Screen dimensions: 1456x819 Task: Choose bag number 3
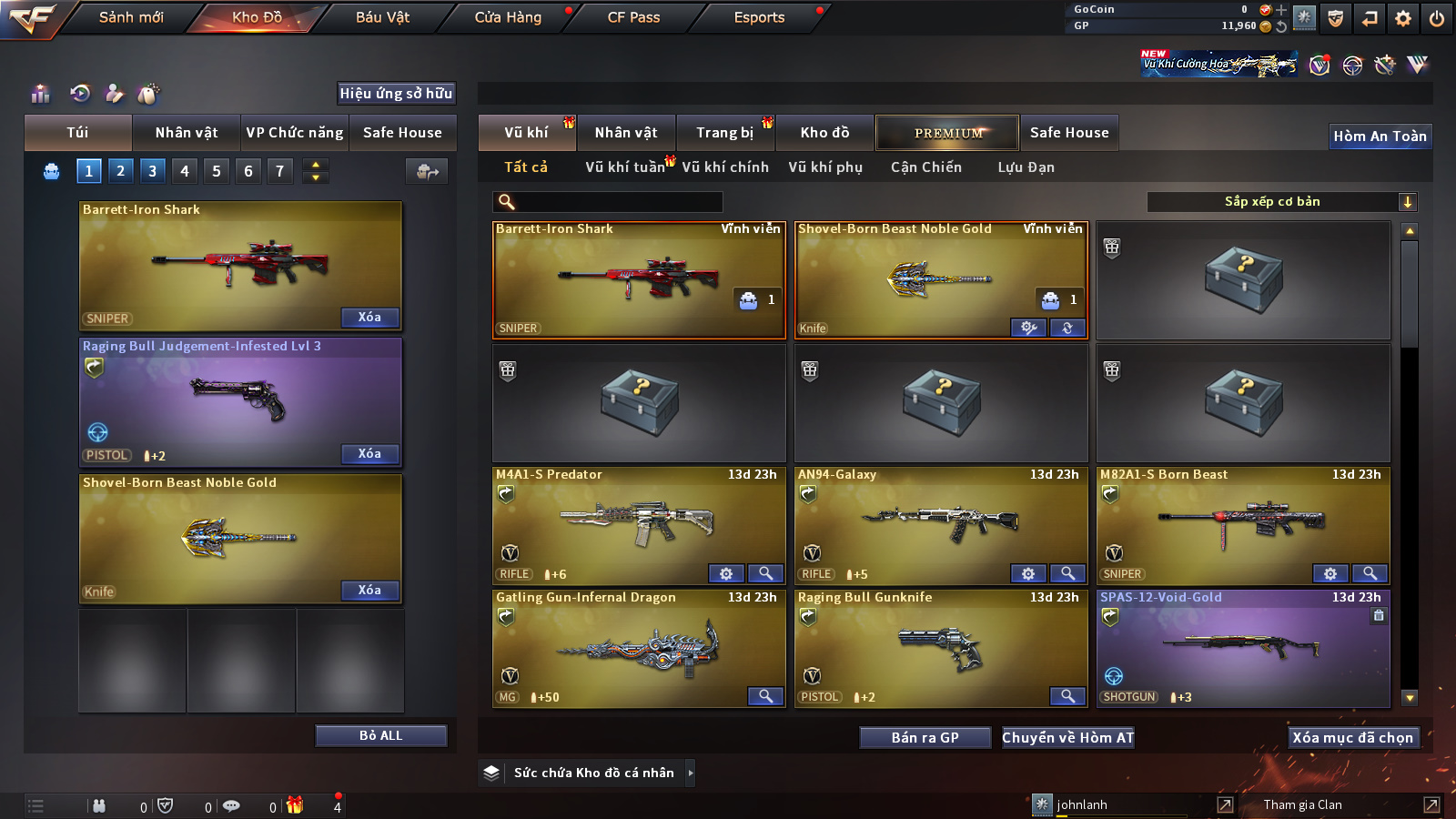tap(152, 171)
